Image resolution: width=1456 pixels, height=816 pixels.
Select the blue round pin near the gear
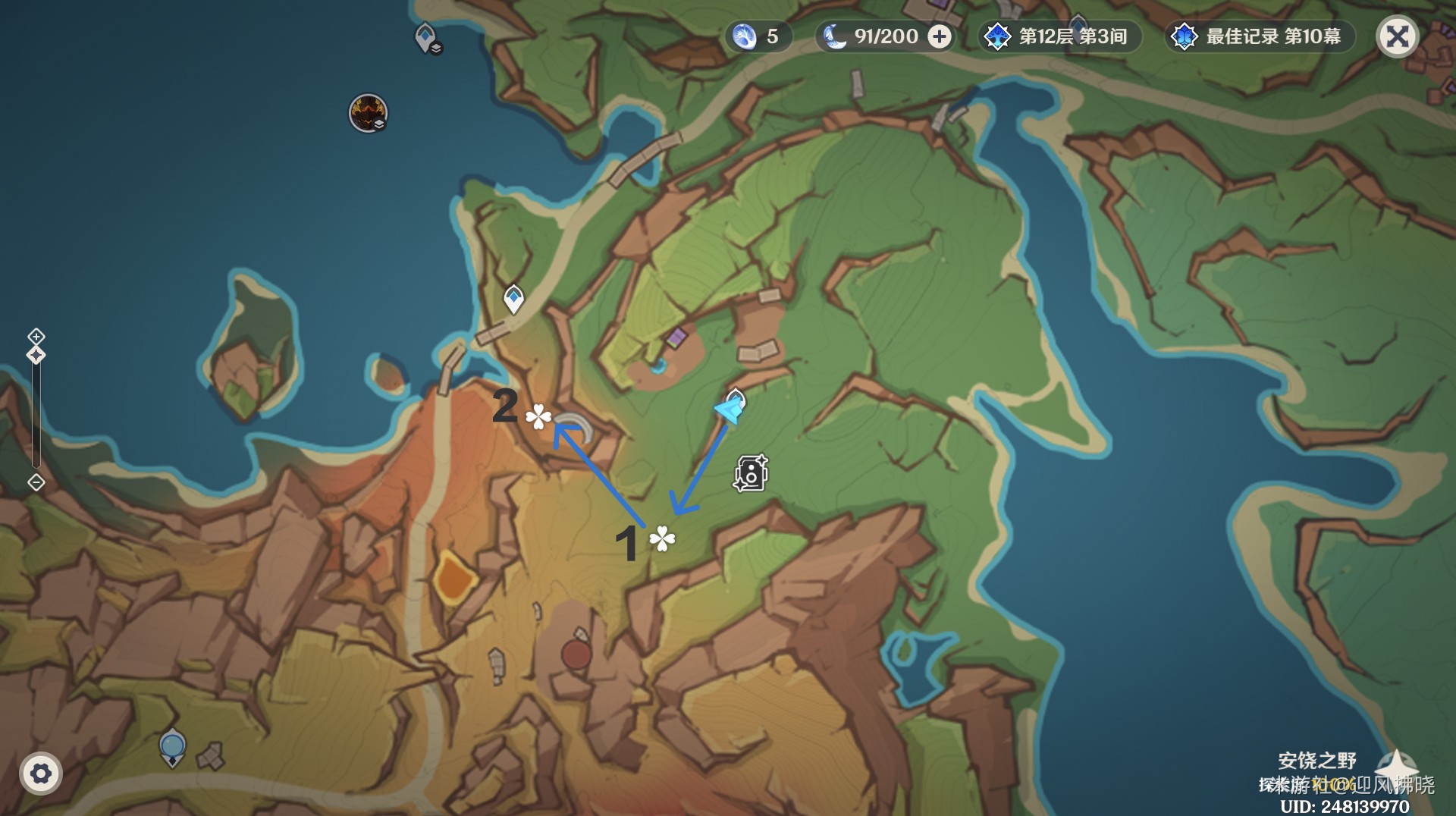[173, 747]
